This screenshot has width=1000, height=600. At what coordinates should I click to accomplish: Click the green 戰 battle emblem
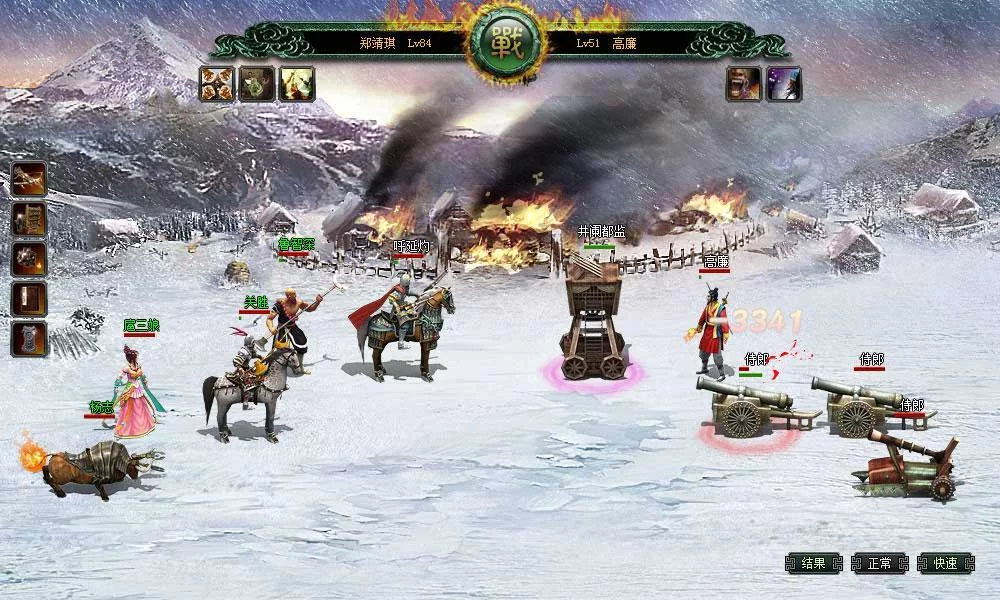[505, 43]
